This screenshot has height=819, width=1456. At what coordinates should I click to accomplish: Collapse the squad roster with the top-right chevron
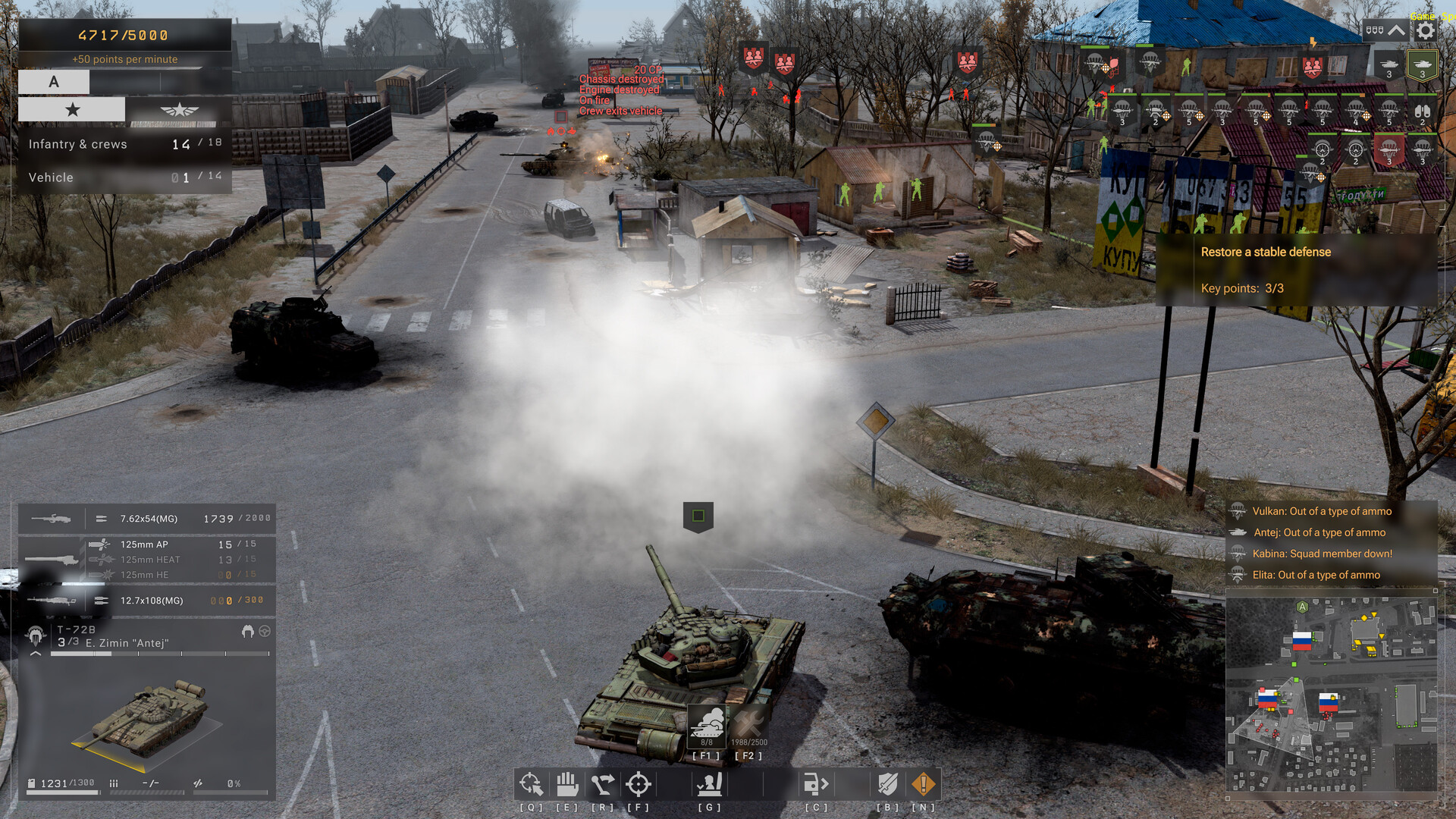[x=1397, y=30]
